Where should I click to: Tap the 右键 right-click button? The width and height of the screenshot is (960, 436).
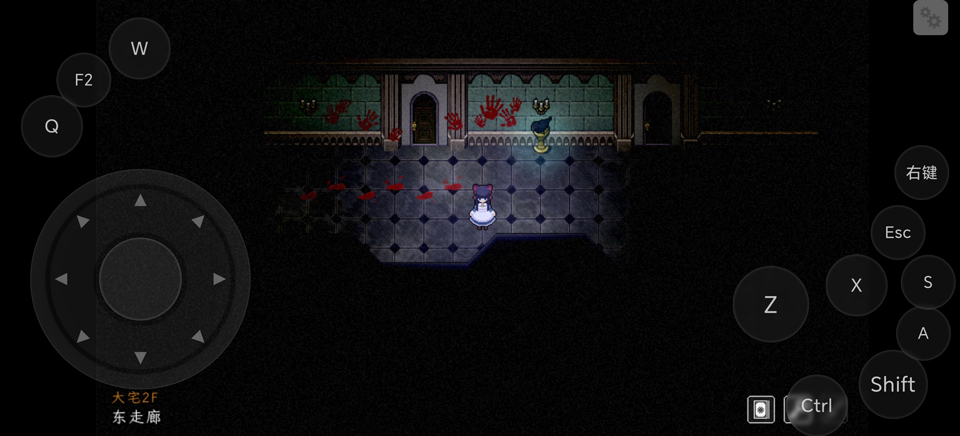click(921, 172)
